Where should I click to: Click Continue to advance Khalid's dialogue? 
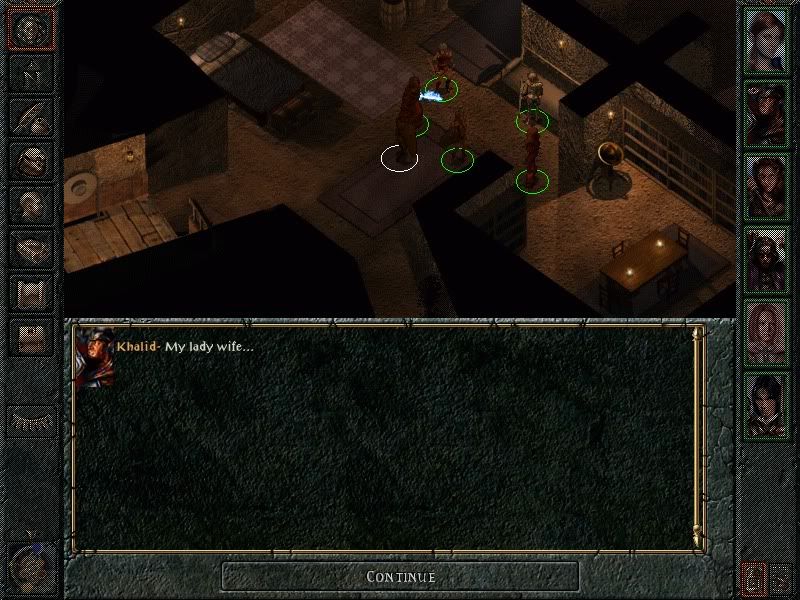pyautogui.click(x=400, y=576)
